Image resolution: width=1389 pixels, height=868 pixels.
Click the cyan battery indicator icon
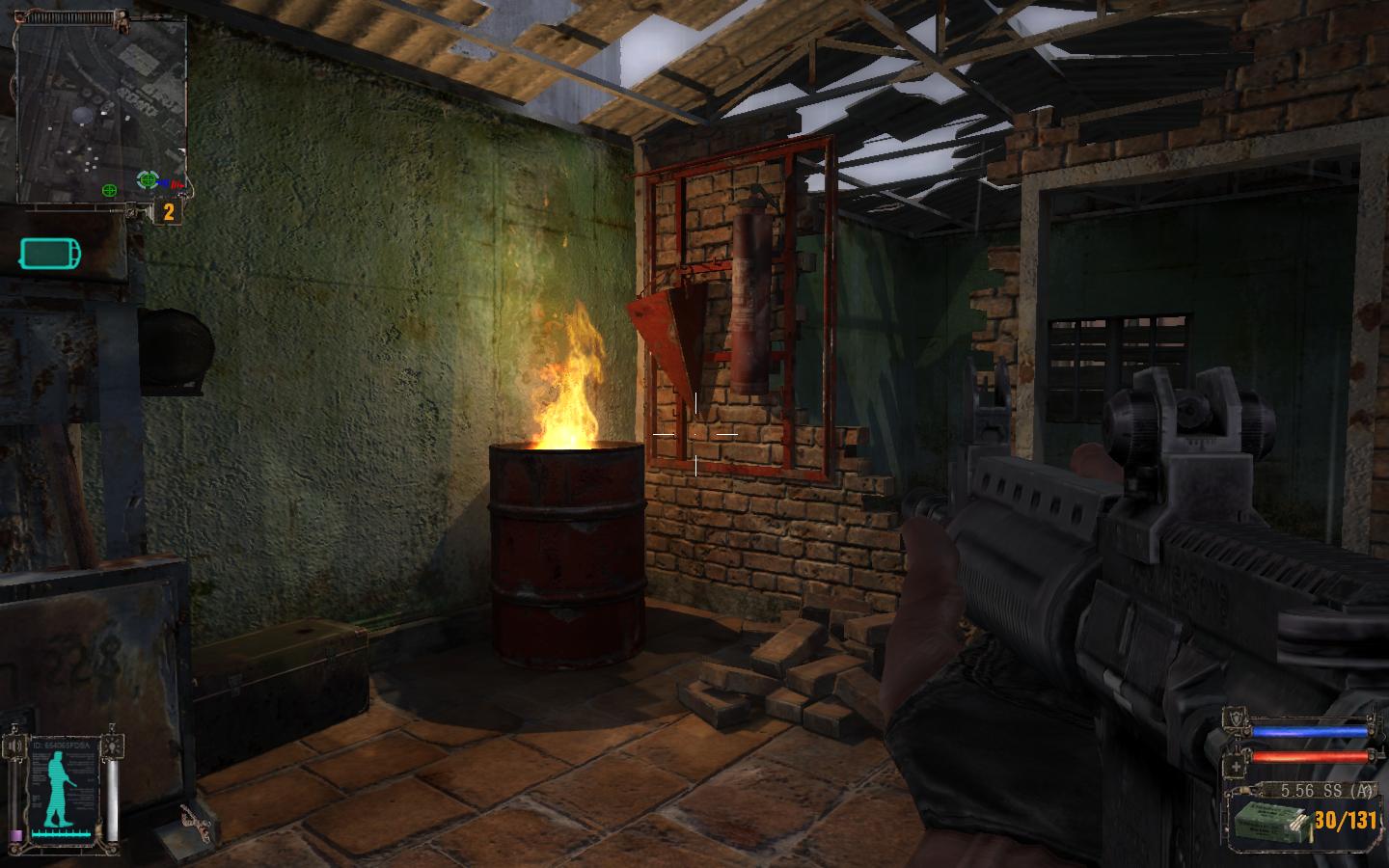[50, 255]
